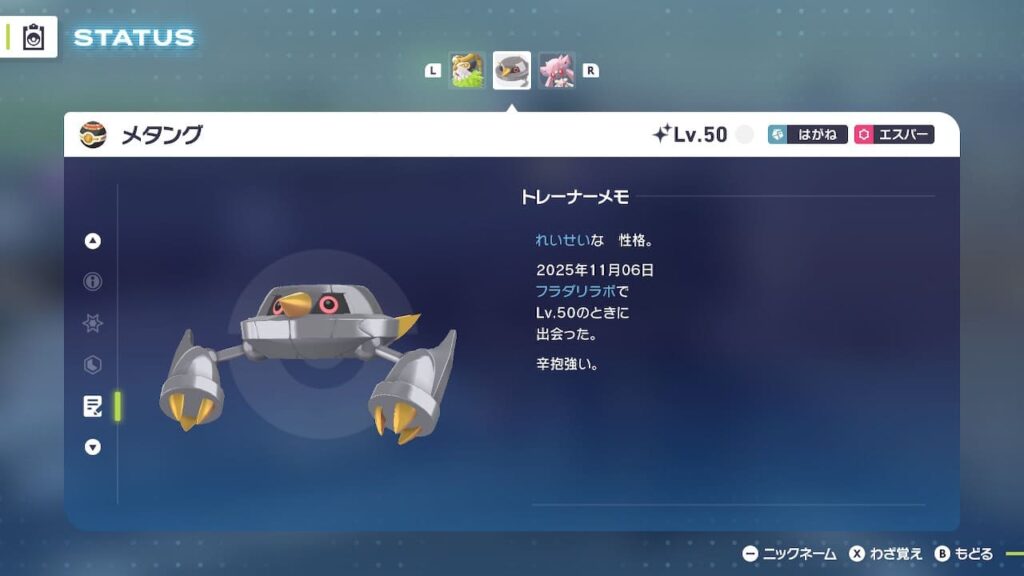Screen dimensions: 1024x576
Task: Open the info page with the circled i icon
Action: (x=93, y=282)
